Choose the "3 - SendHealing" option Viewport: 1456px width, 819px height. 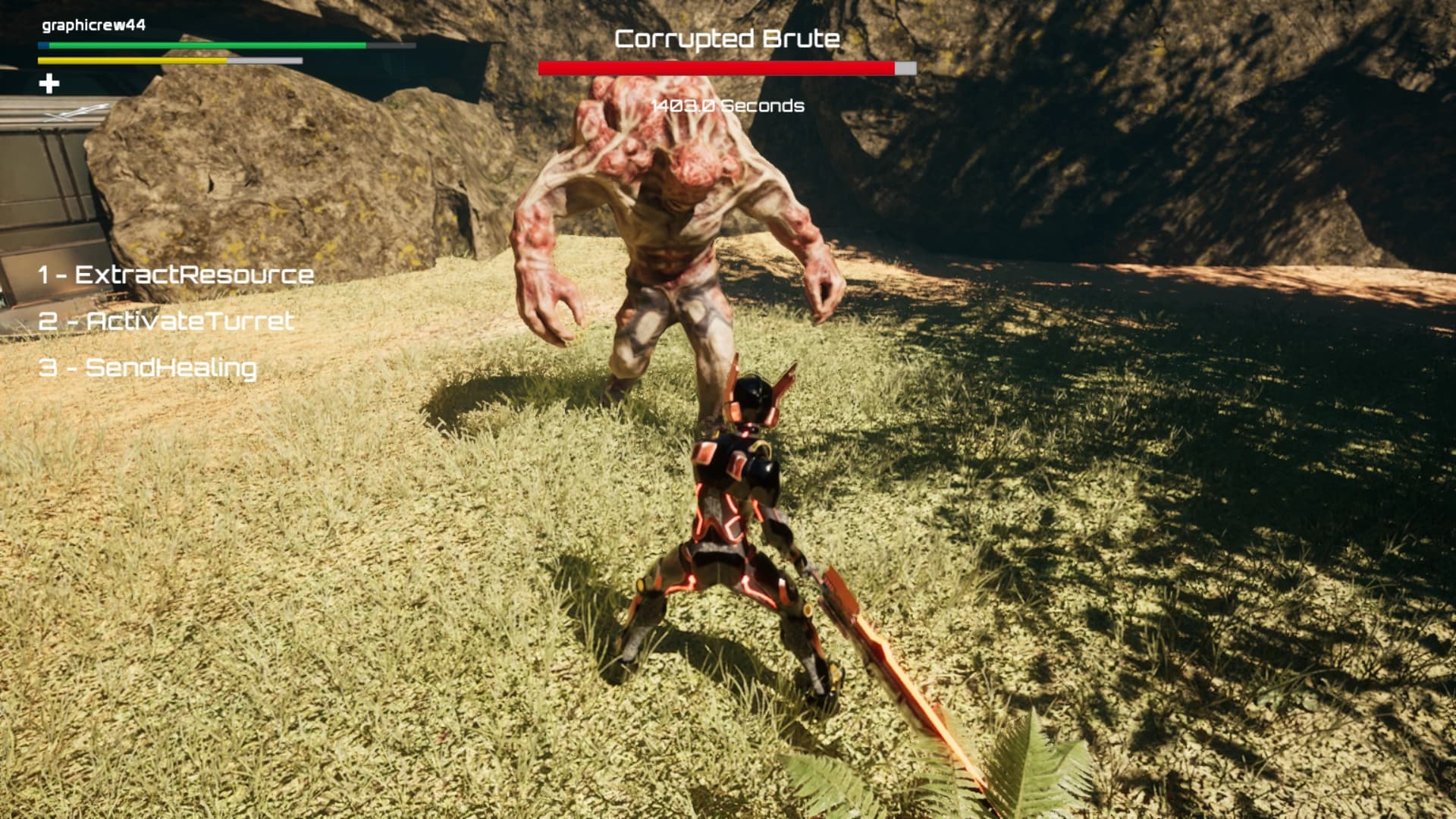pos(150,370)
